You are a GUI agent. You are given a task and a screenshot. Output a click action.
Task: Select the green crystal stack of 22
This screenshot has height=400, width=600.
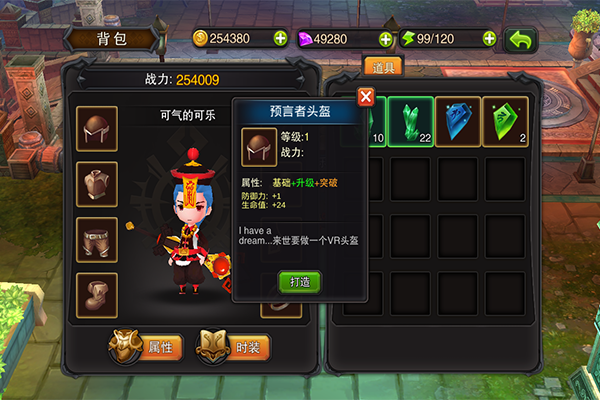tap(410, 120)
